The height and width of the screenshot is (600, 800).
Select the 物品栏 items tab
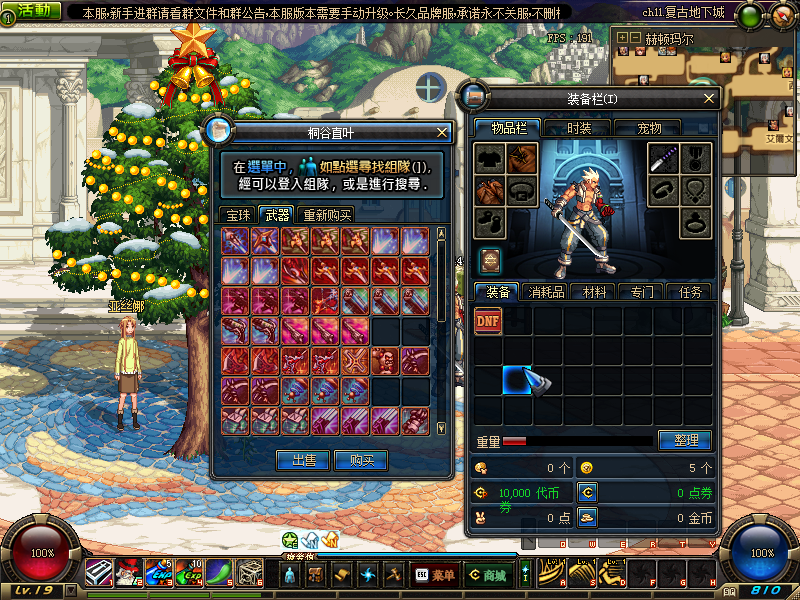pyautogui.click(x=507, y=128)
